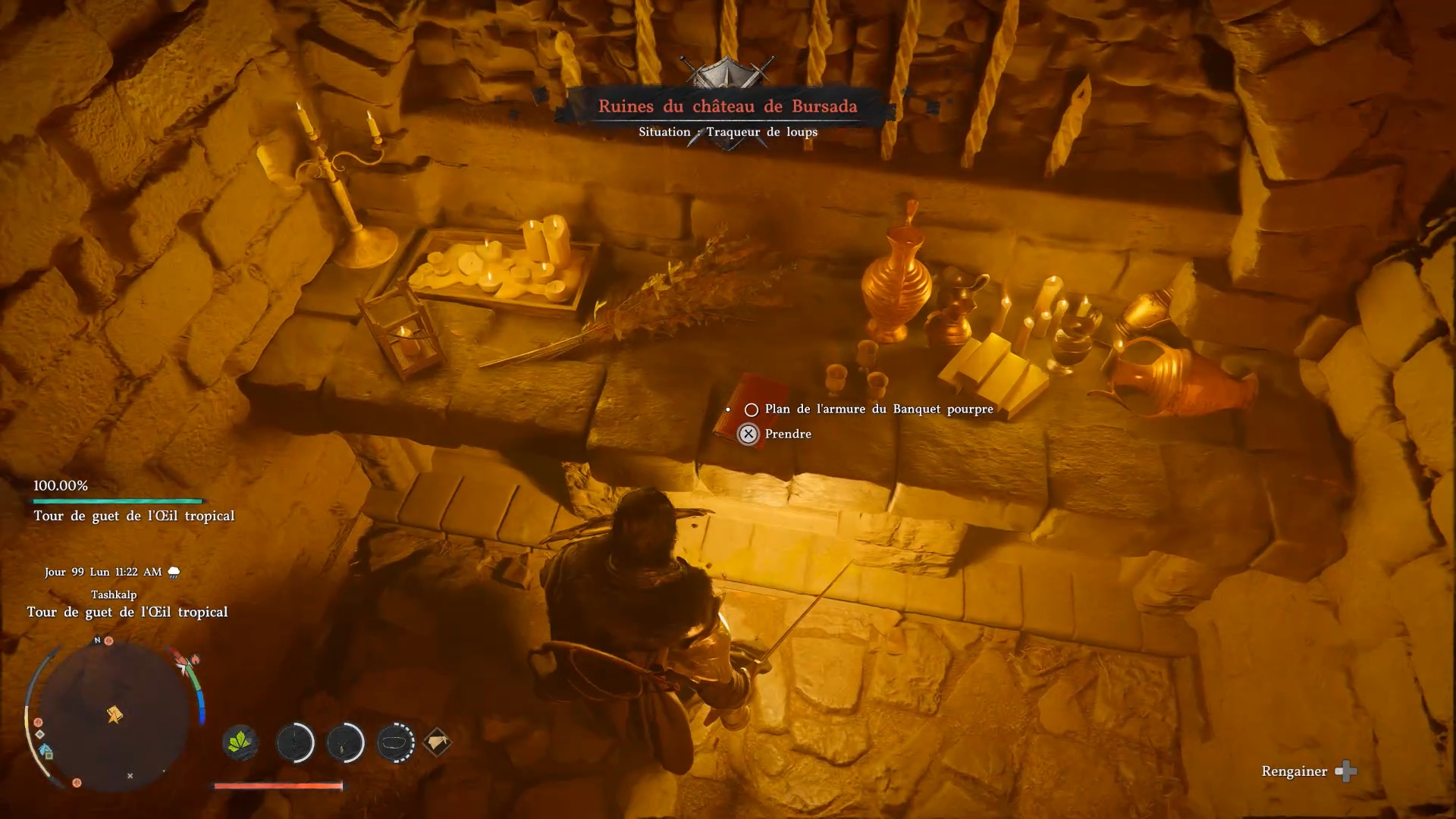Screen dimensions: 1456x819
Task: Select the green leaf herb slot
Action: 240,742
